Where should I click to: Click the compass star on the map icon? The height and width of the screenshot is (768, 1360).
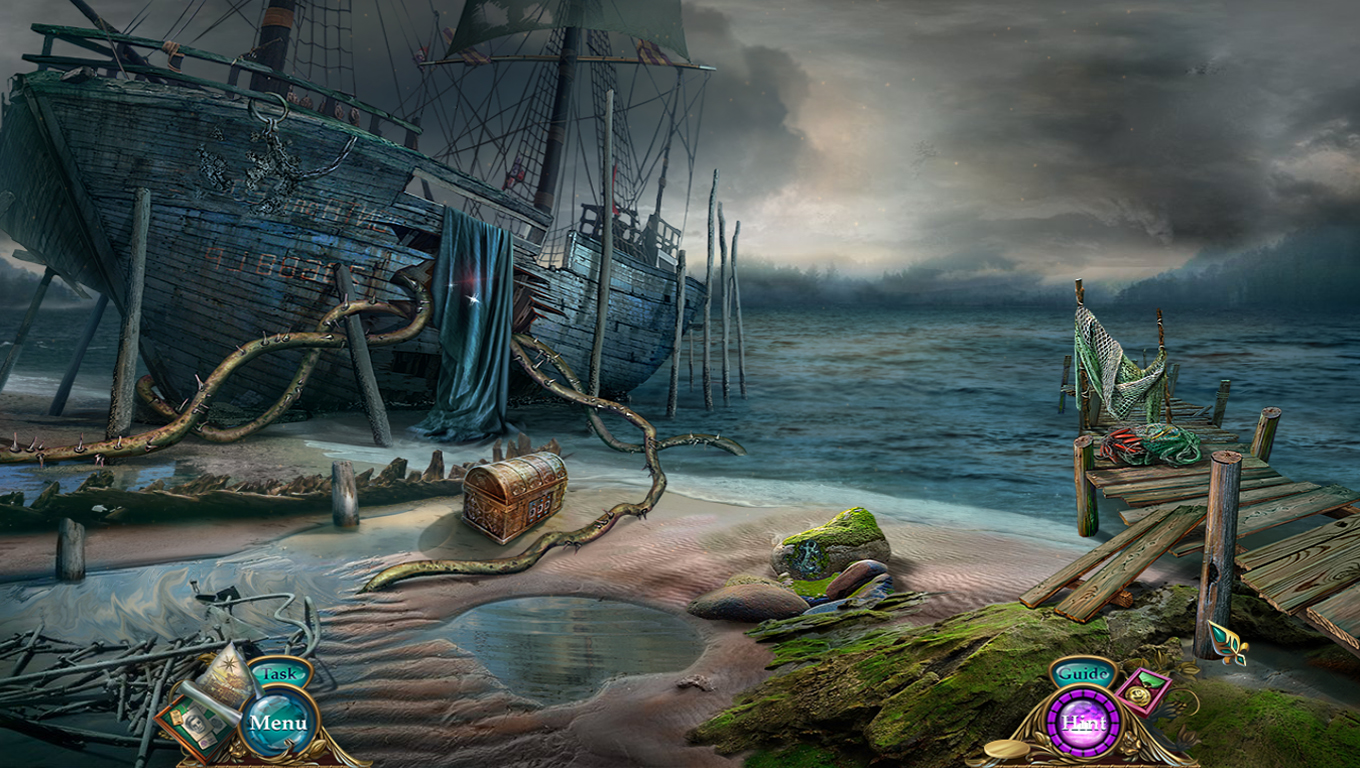pyautogui.click(x=228, y=664)
